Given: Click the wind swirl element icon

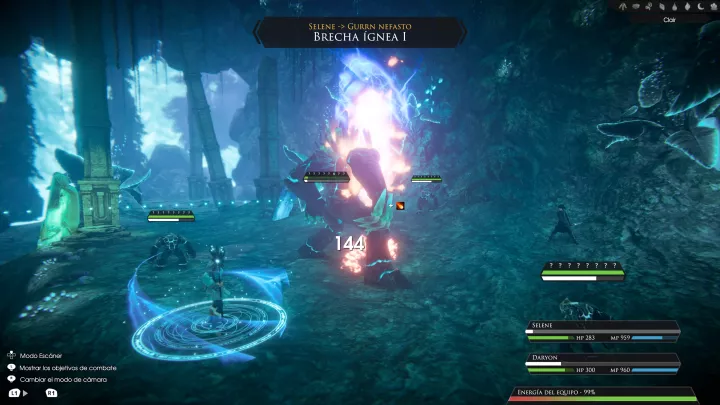Looking at the screenshot, I should (x=648, y=7).
